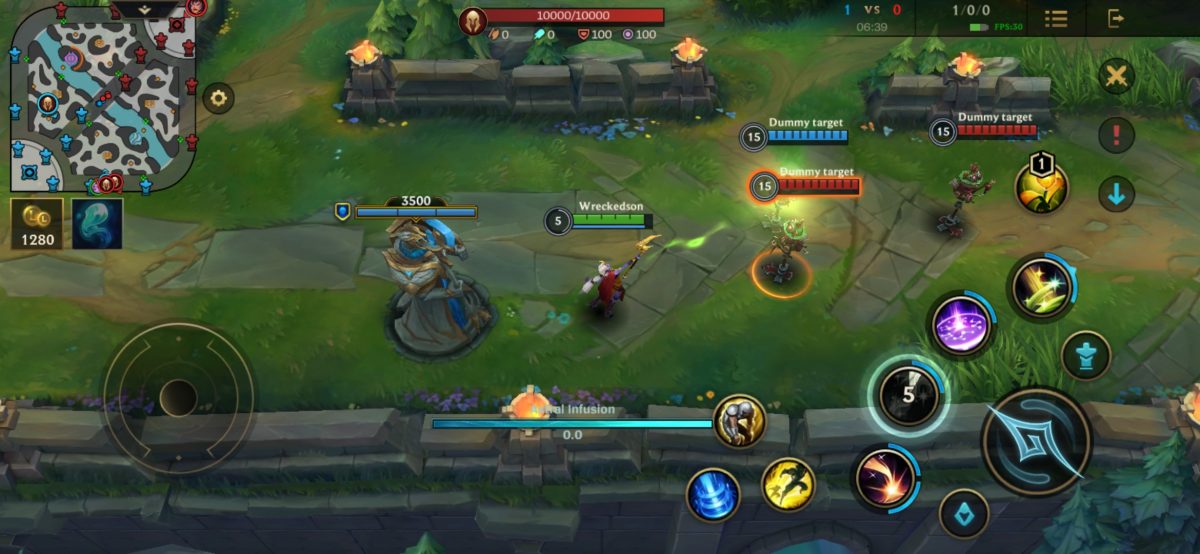Tap the blue tower targeting button

click(x=1086, y=355)
